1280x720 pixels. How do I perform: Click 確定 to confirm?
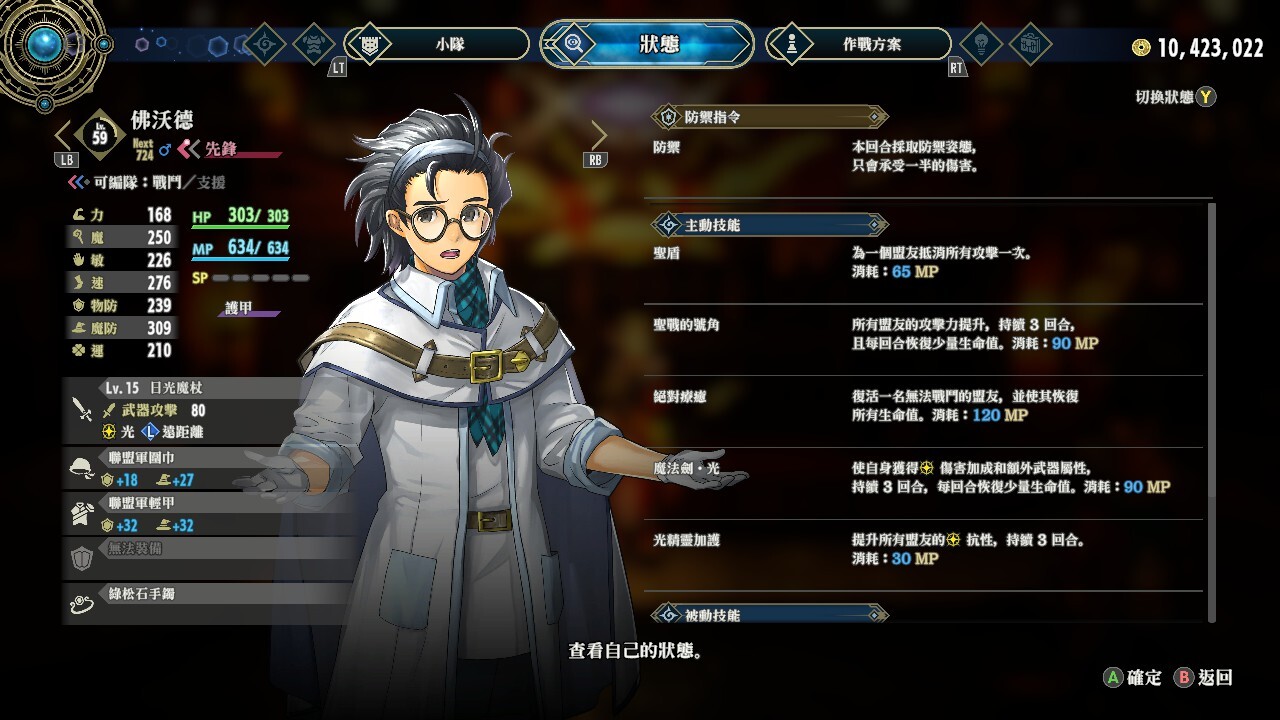(x=1133, y=677)
